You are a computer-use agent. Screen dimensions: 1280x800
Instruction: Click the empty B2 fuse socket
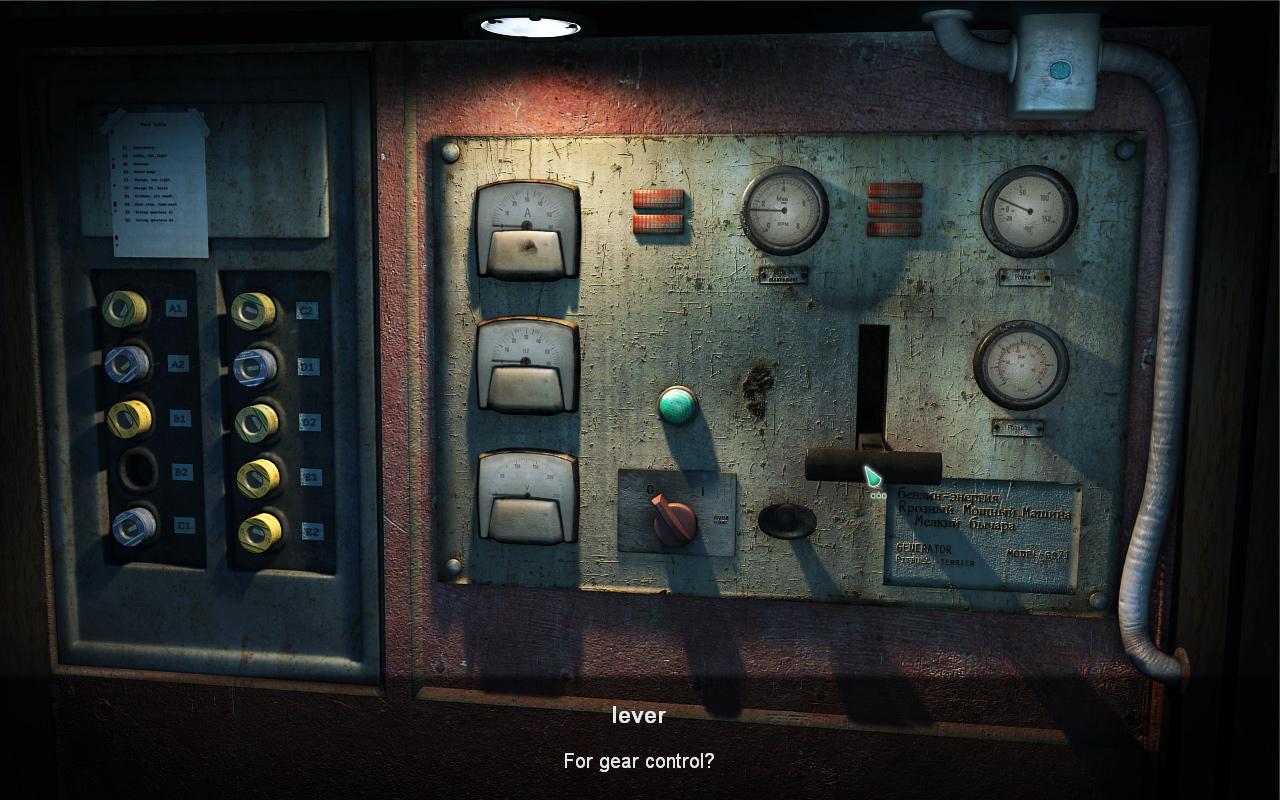(137, 470)
